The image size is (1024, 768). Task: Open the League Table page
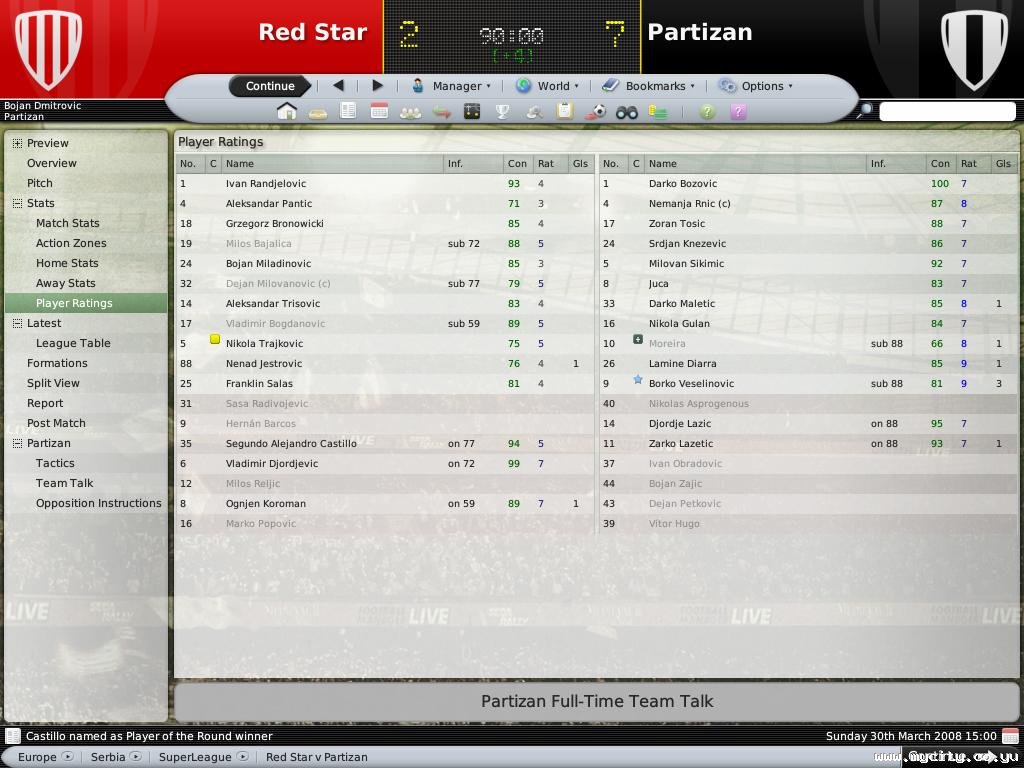click(73, 343)
